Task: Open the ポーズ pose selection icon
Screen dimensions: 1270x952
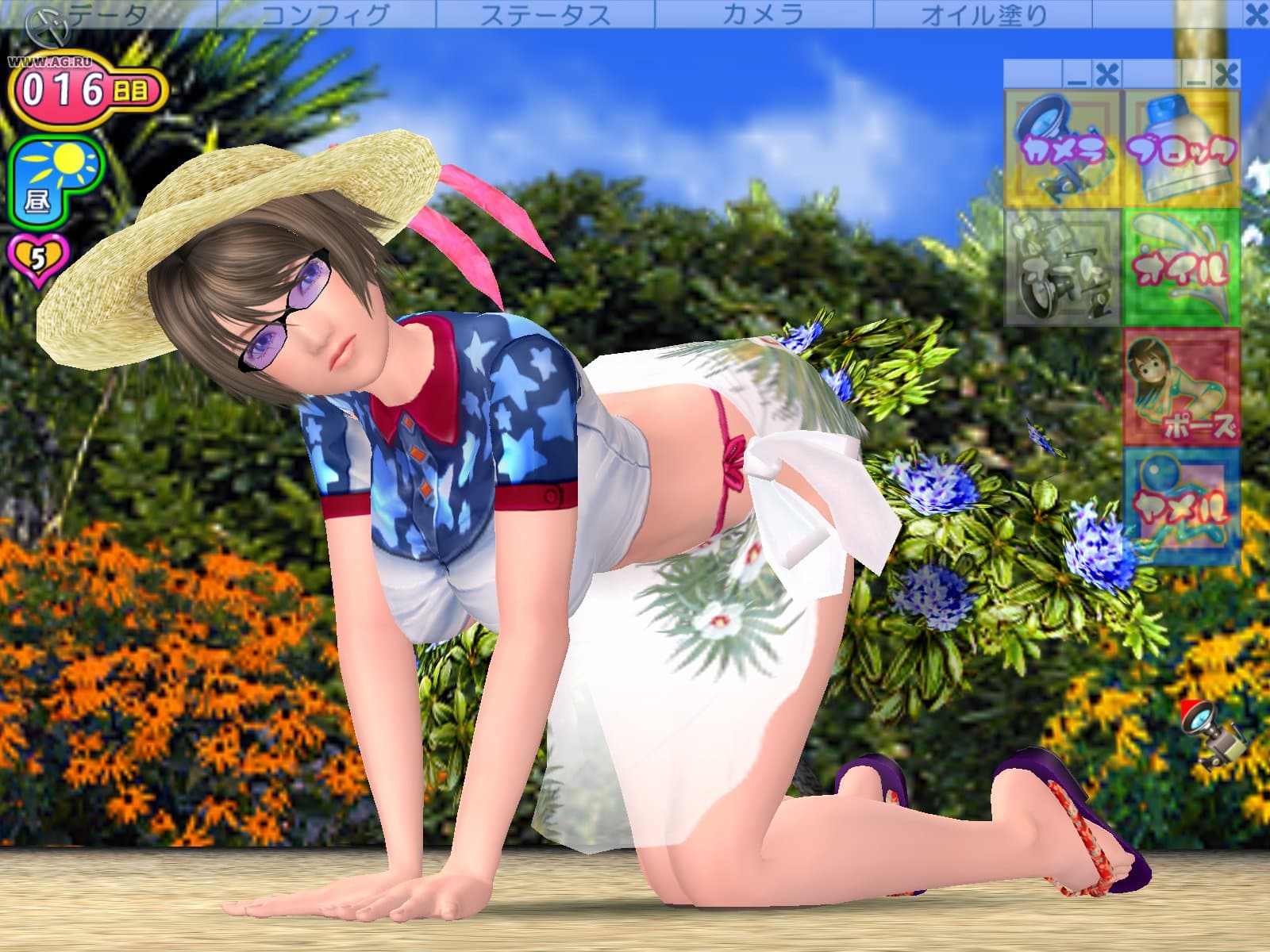Action: pos(1183,389)
